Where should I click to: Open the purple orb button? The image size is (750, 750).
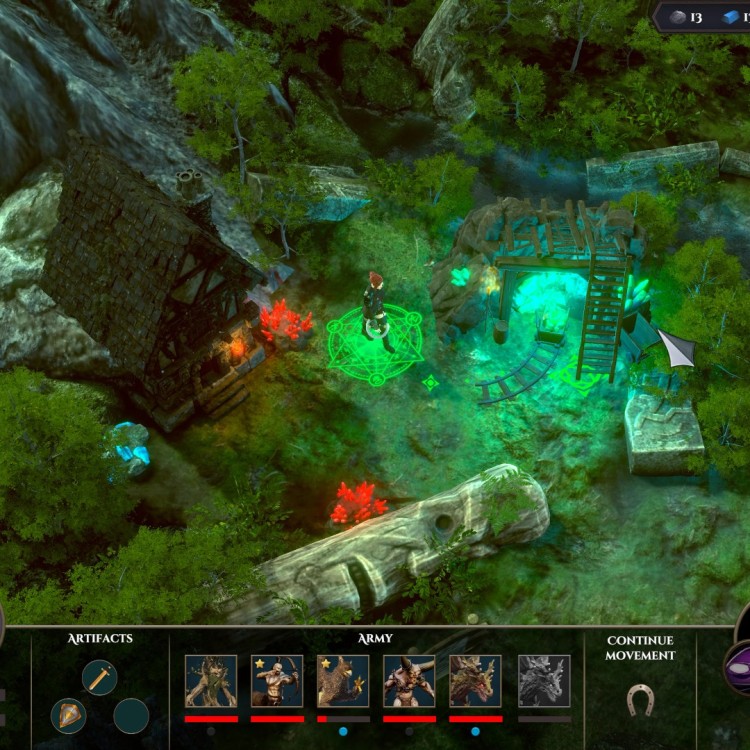739,668
